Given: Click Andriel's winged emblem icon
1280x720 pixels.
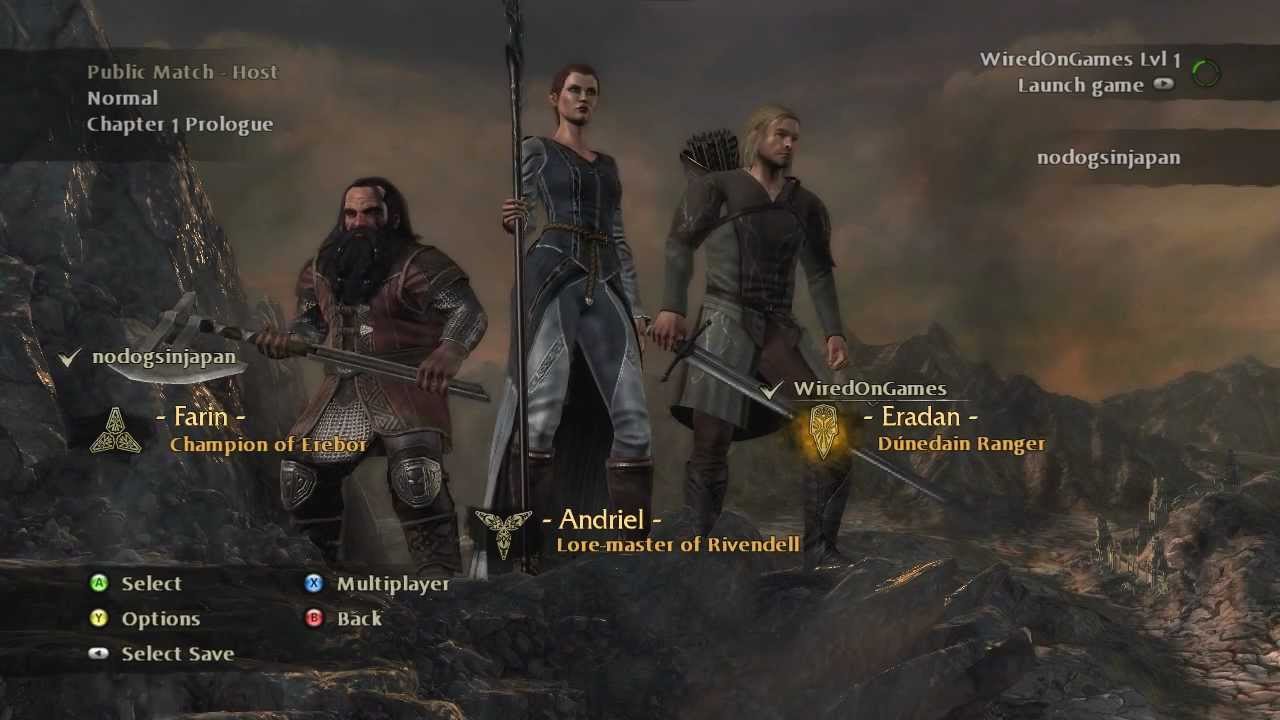Looking at the screenshot, I should tap(503, 532).
